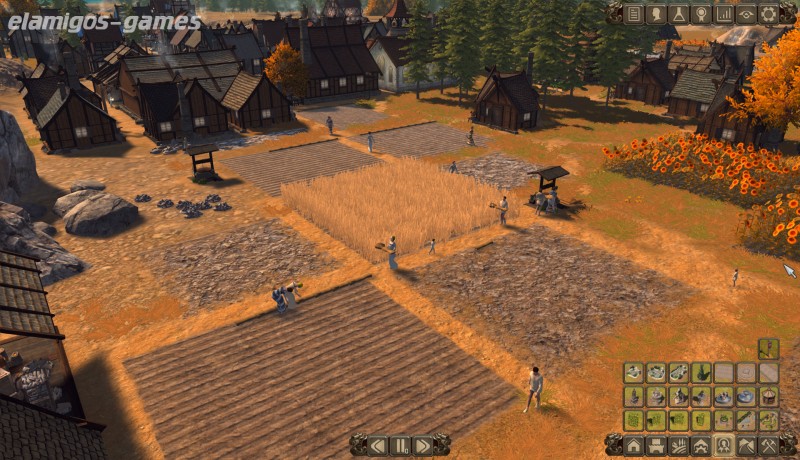
Task: Switch to the gear workshop production category
Action: [701, 445]
